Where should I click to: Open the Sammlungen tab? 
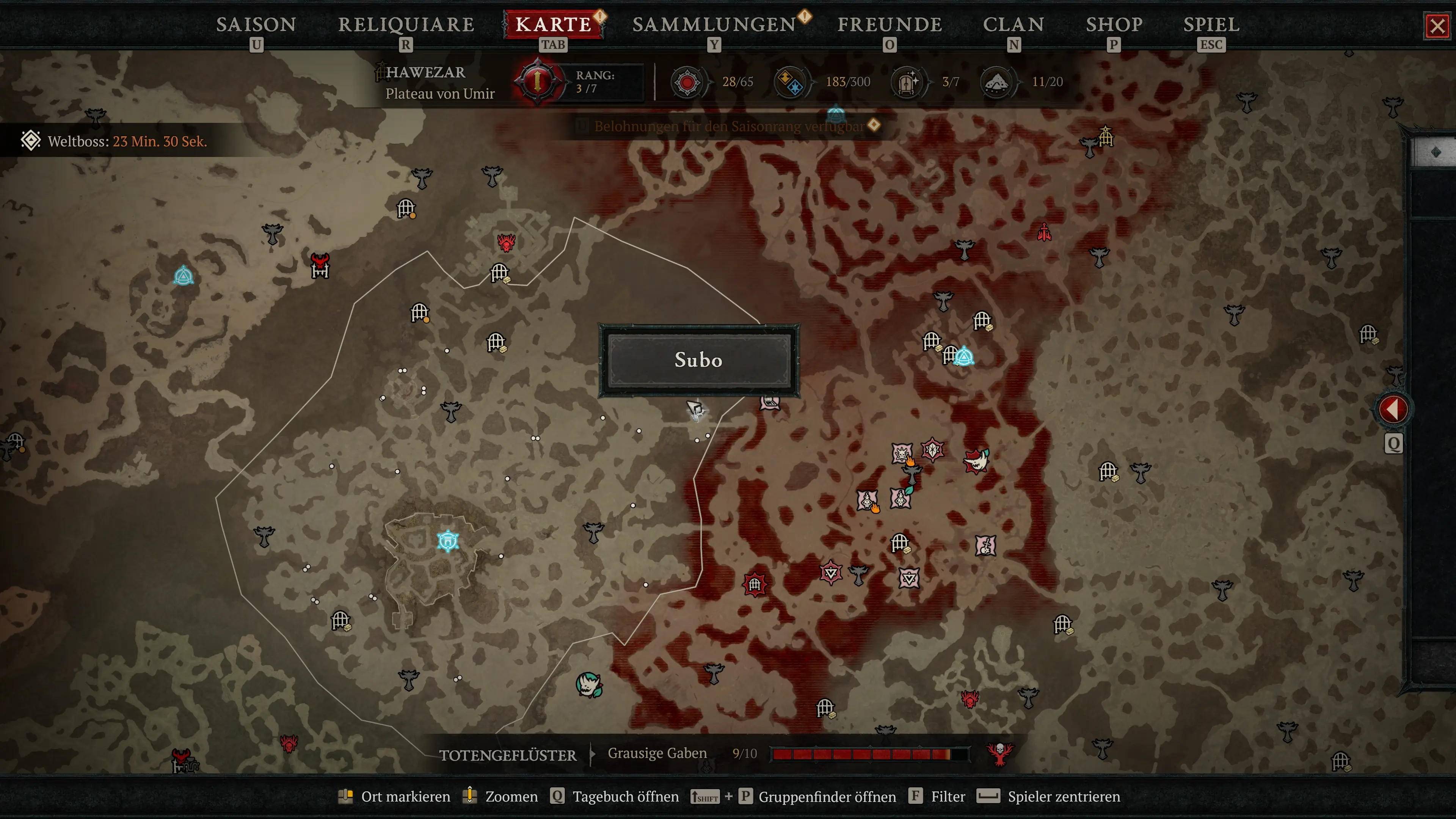tap(714, 25)
